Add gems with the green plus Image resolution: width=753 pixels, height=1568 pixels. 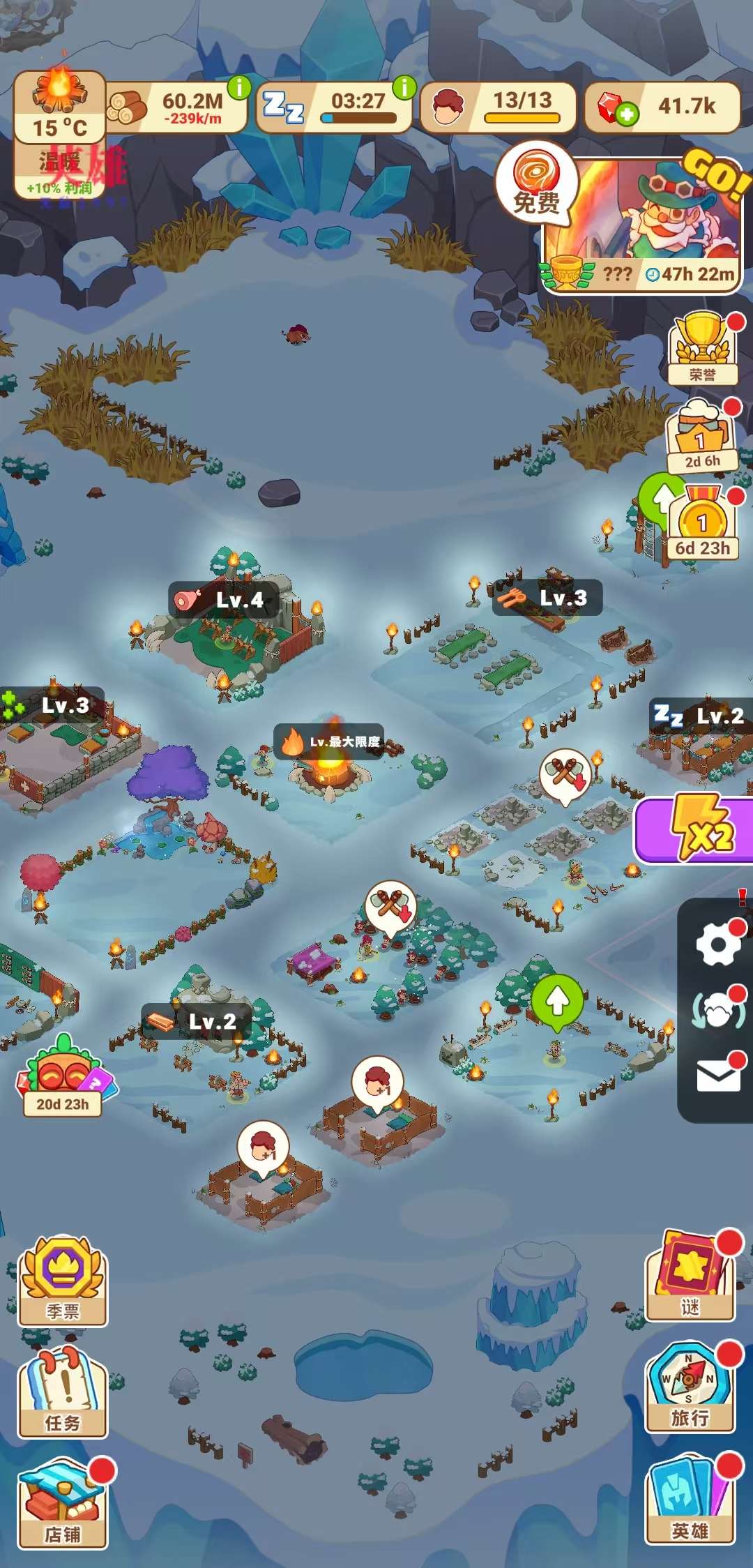pyautogui.click(x=626, y=114)
